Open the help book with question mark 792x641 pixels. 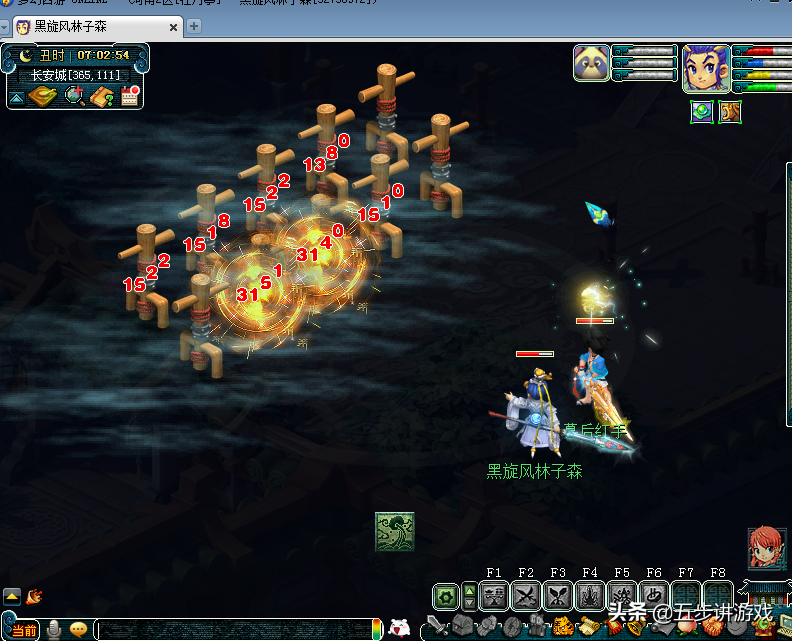coord(101,96)
